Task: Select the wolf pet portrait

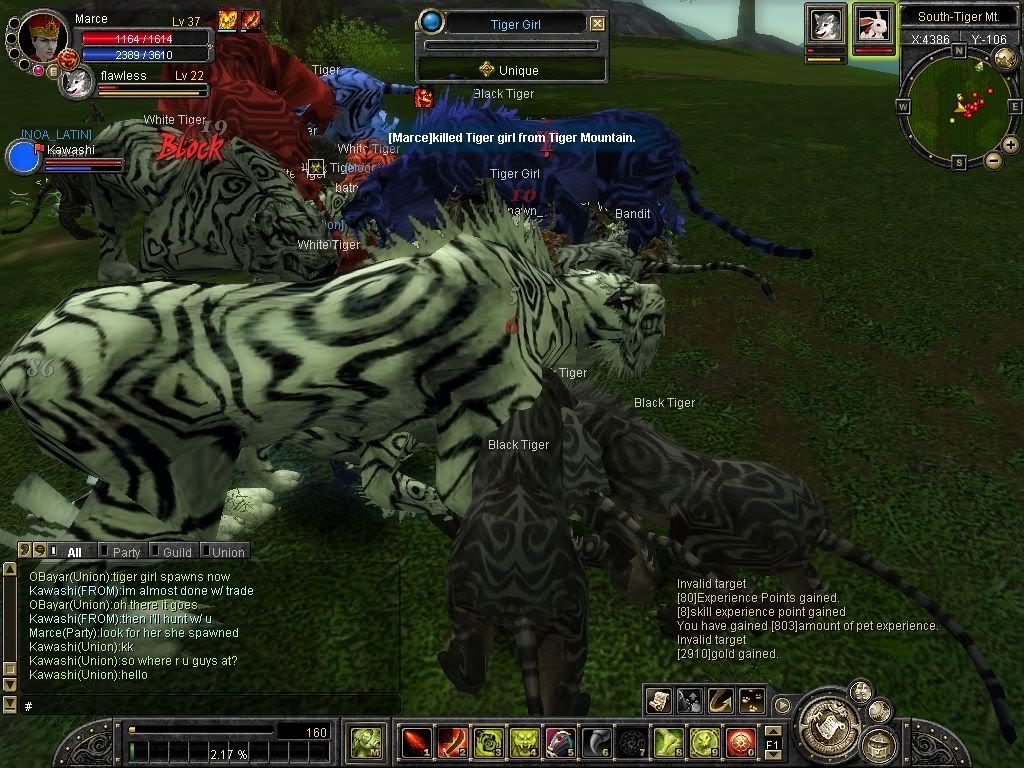Action: [825, 25]
